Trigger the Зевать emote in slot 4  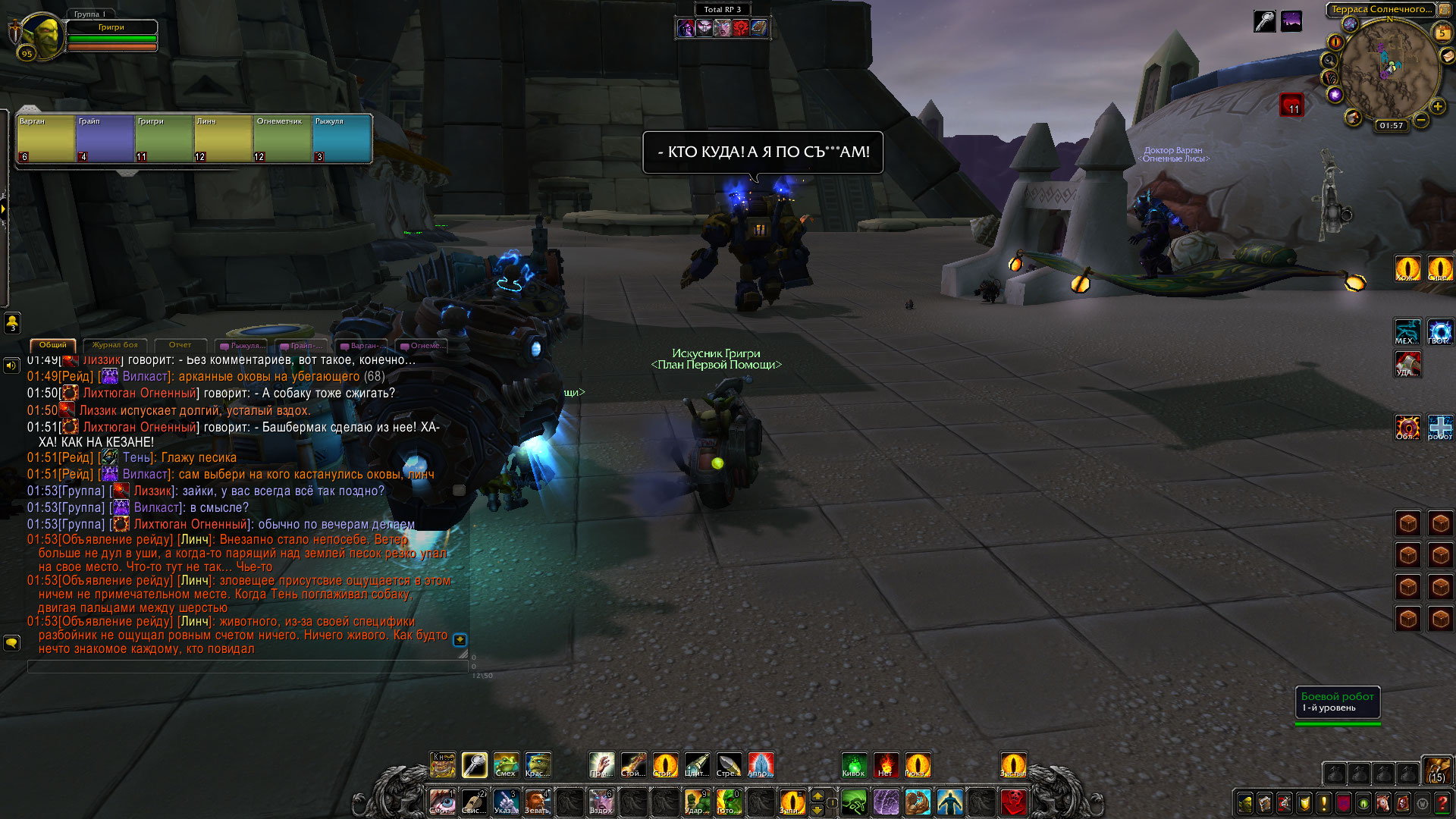click(x=538, y=802)
